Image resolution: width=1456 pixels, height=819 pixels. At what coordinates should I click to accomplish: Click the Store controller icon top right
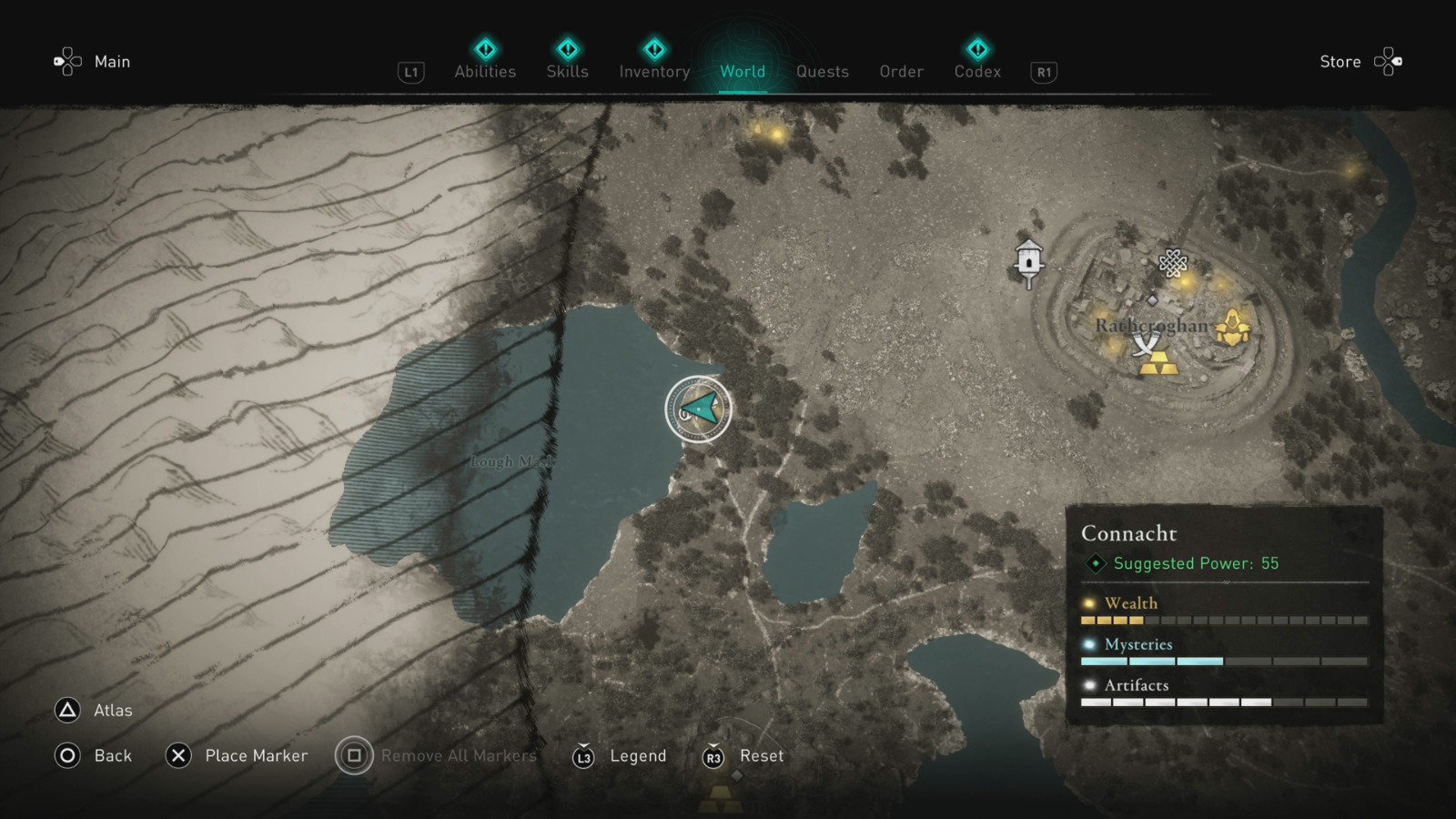(1387, 60)
